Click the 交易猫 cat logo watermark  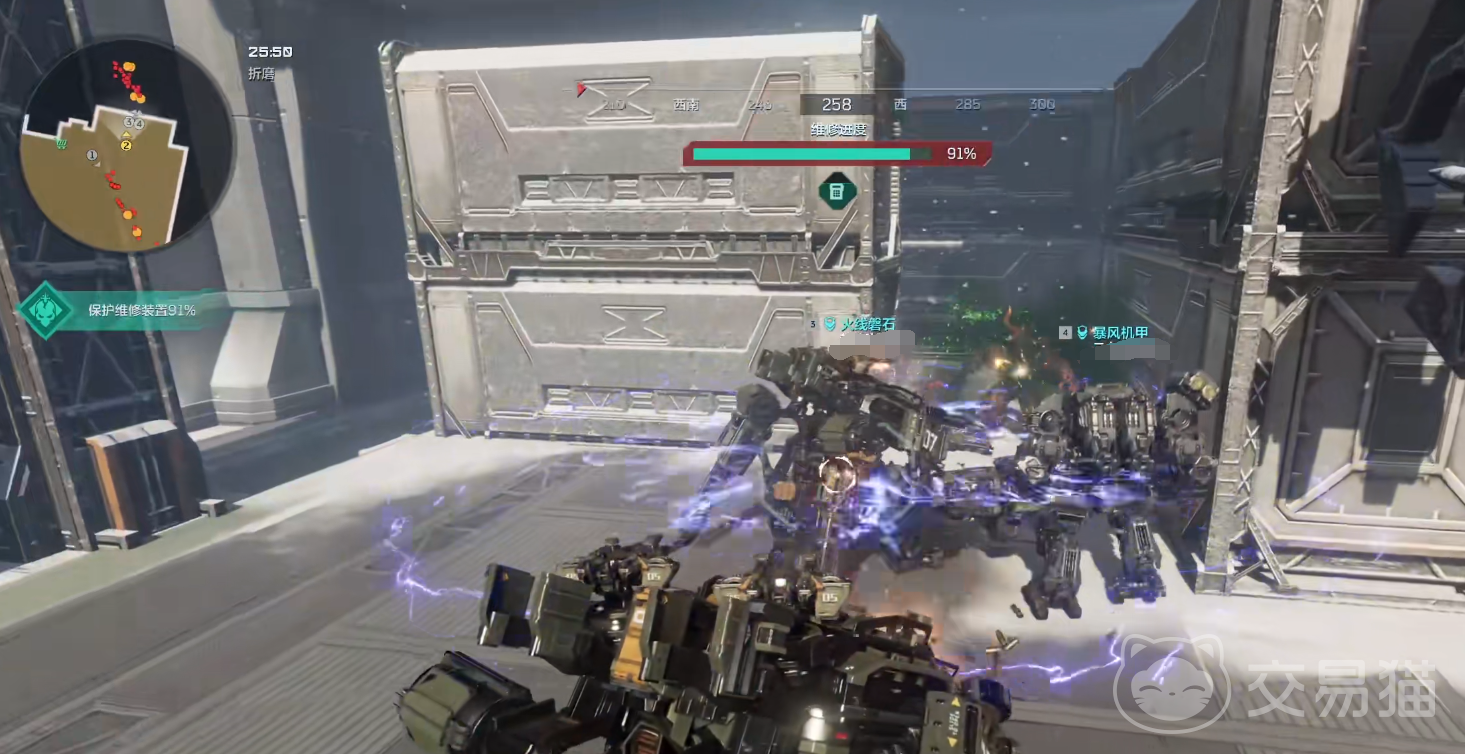point(1172,683)
